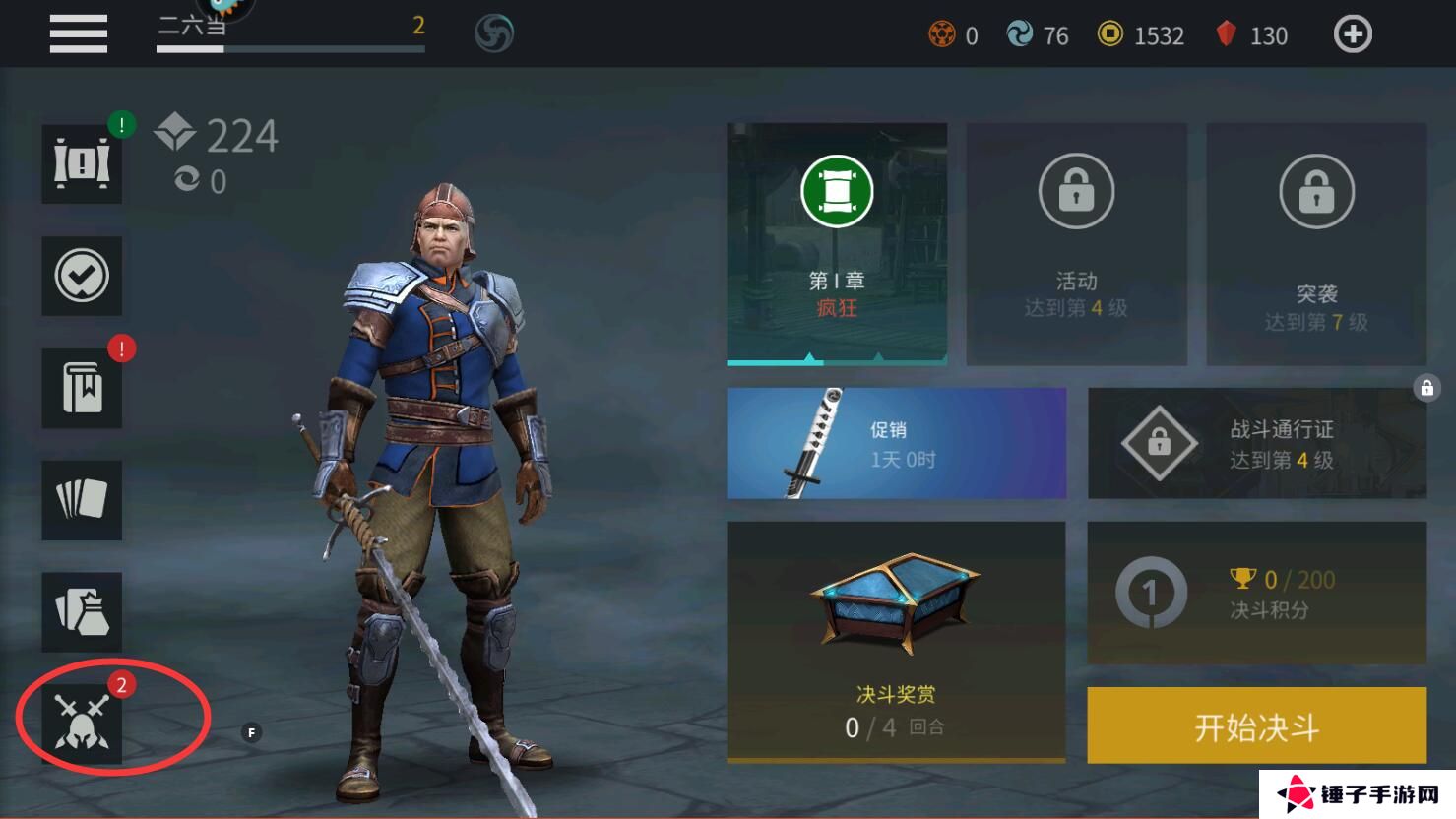Viewport: 1456px width, 819px height.
Task: Click the gold coin currency icon
Action: (1109, 34)
